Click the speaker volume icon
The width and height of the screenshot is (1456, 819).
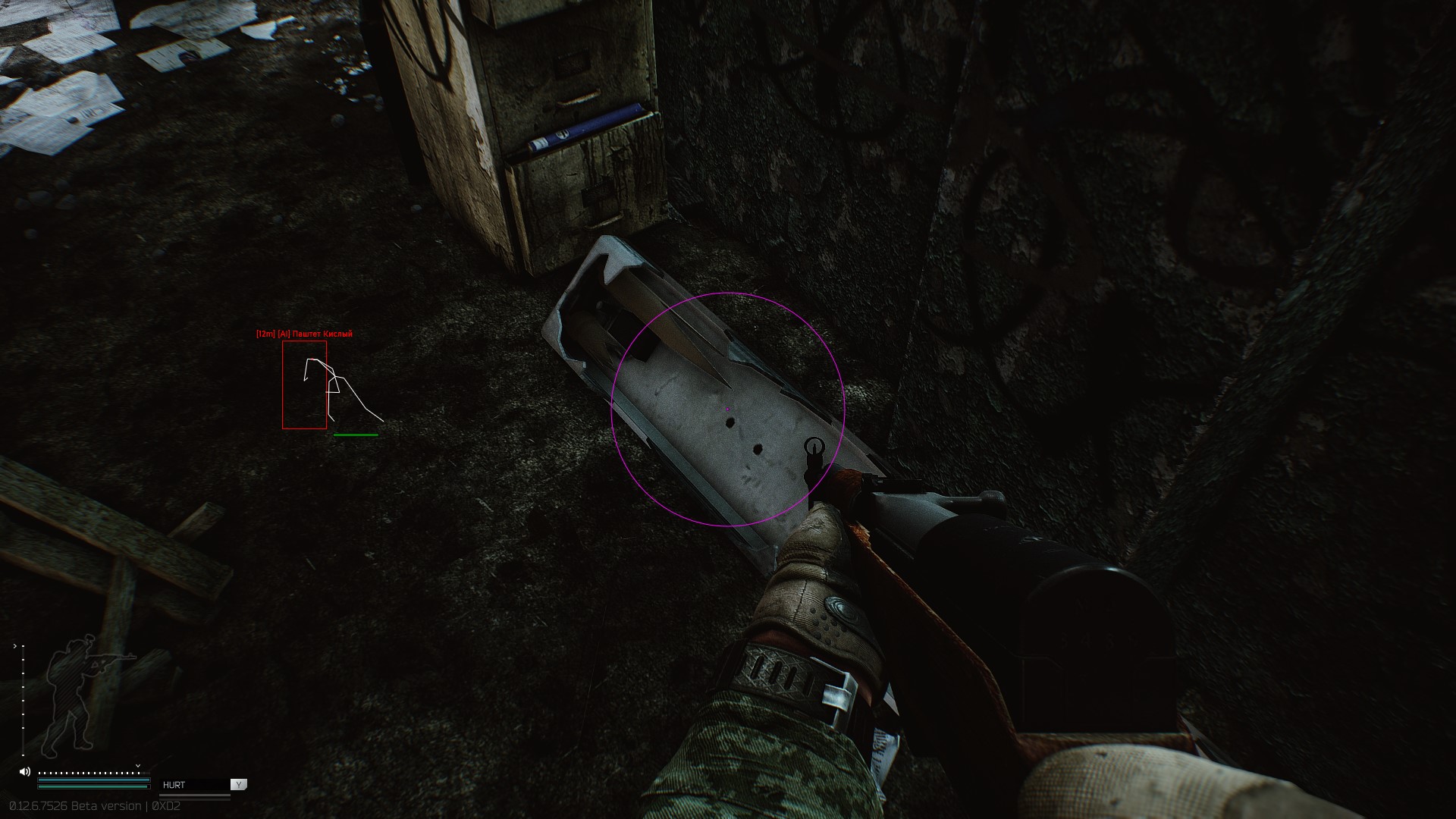(x=24, y=771)
